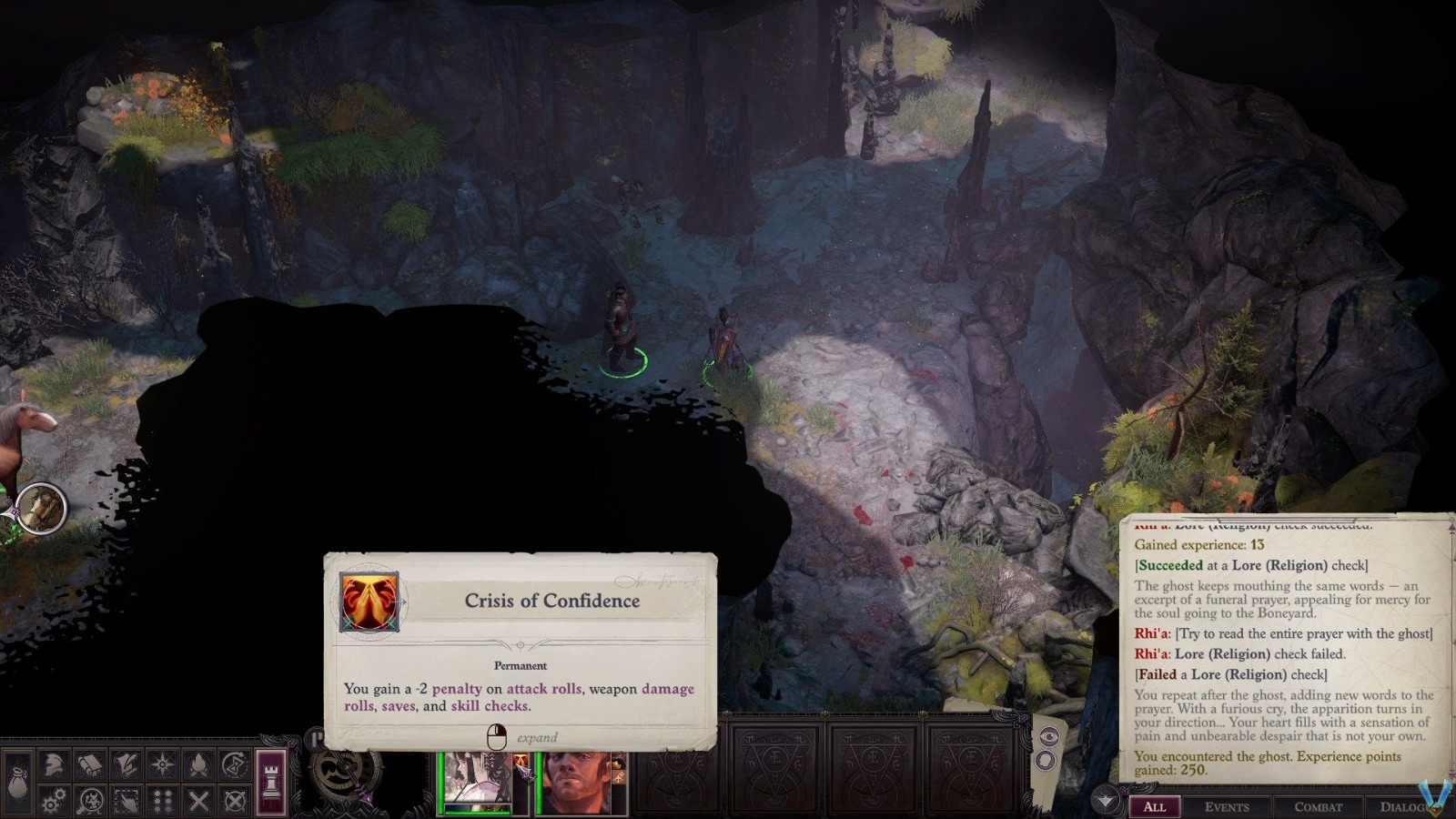
Task: Switch to the Events log tab
Action: click(1228, 807)
